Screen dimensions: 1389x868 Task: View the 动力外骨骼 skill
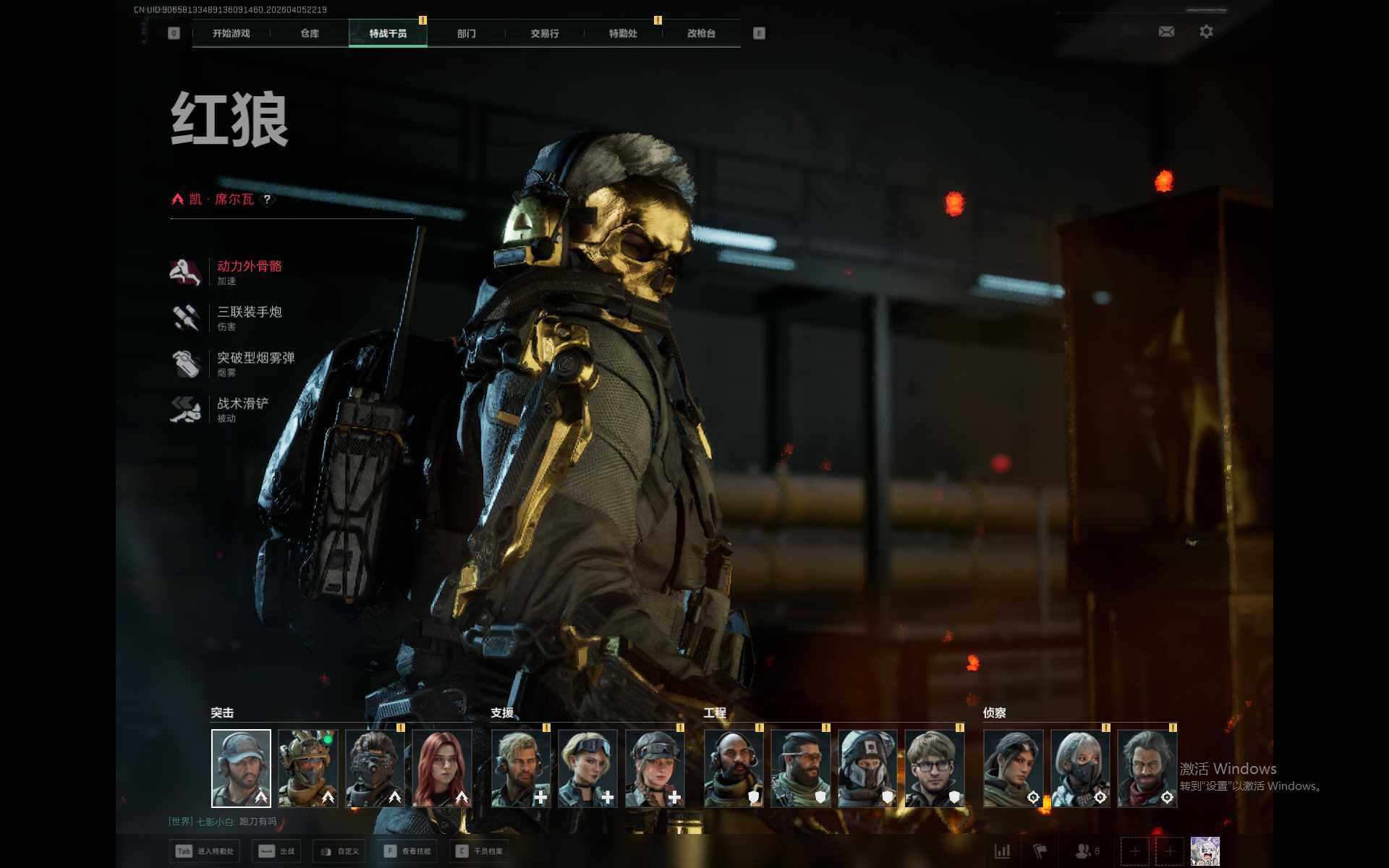click(249, 266)
